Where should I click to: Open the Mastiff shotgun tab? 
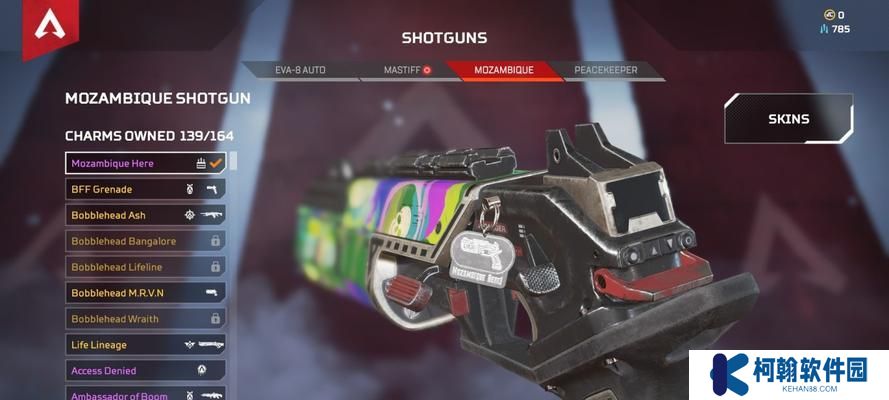click(406, 71)
